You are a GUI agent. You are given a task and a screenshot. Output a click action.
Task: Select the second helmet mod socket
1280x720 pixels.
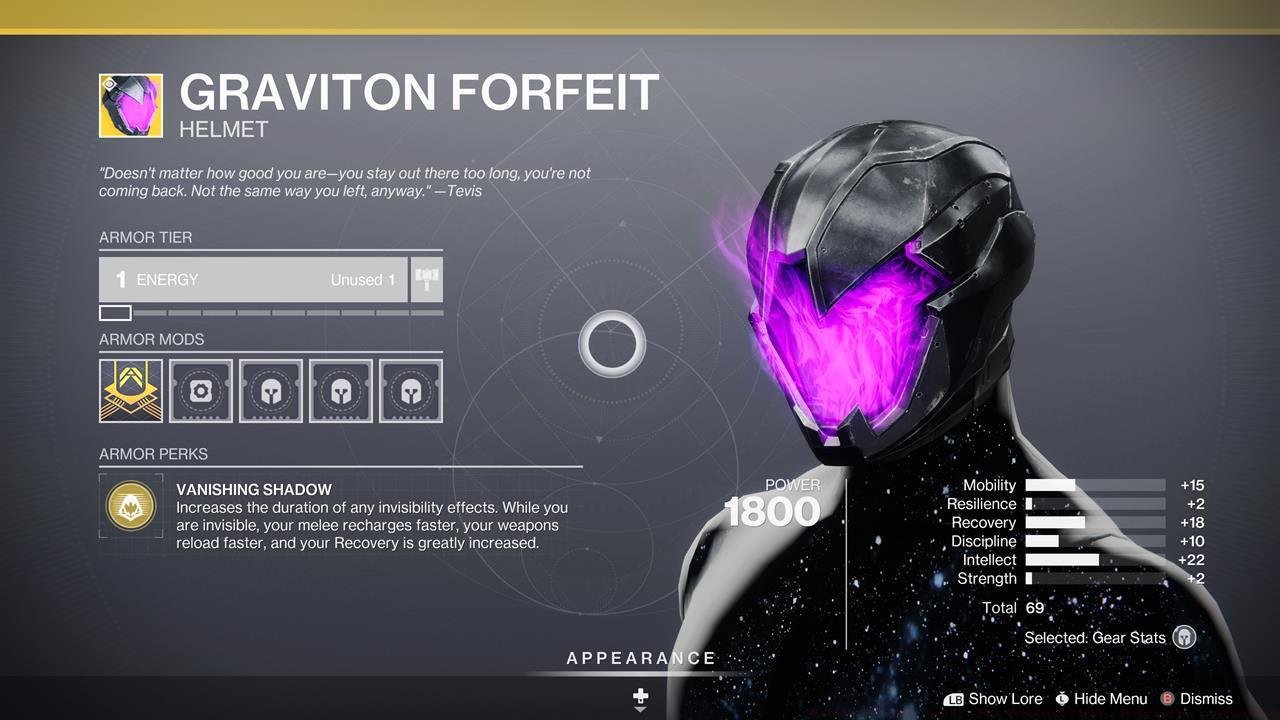click(341, 390)
